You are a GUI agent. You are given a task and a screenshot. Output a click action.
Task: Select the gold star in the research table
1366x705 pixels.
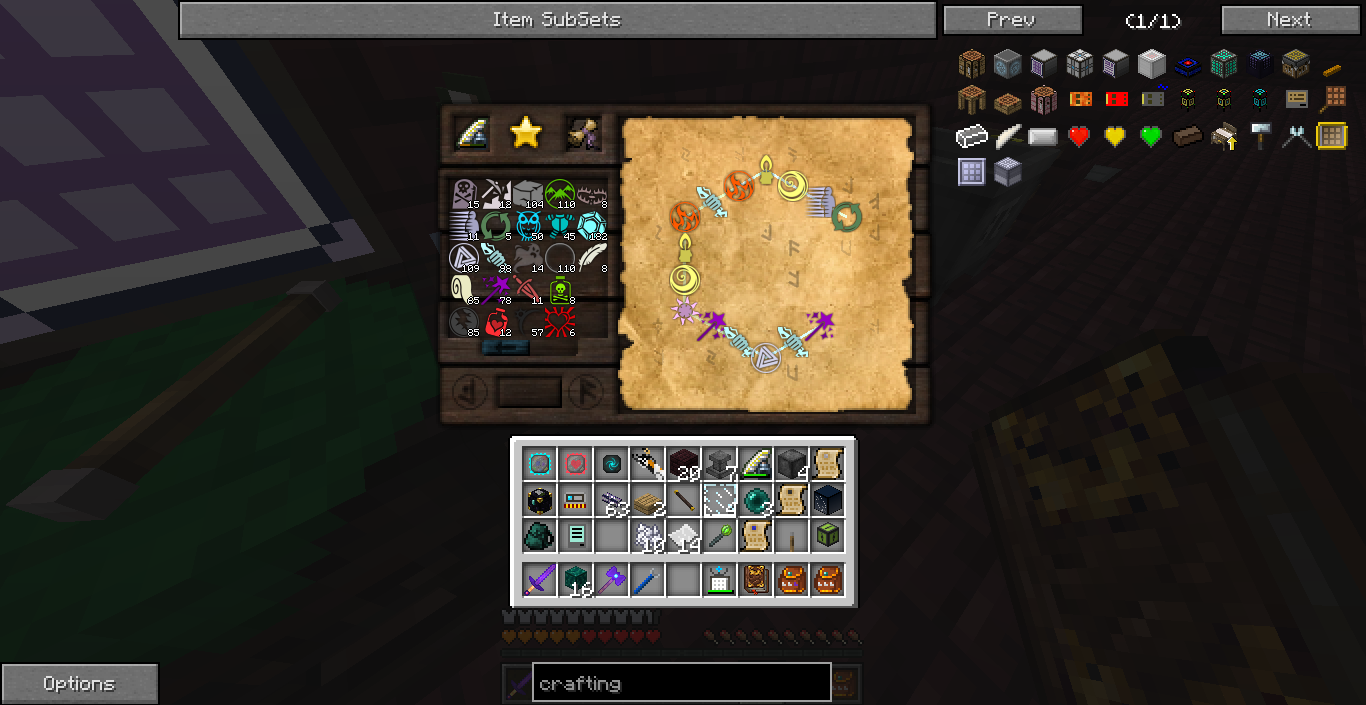(x=525, y=133)
